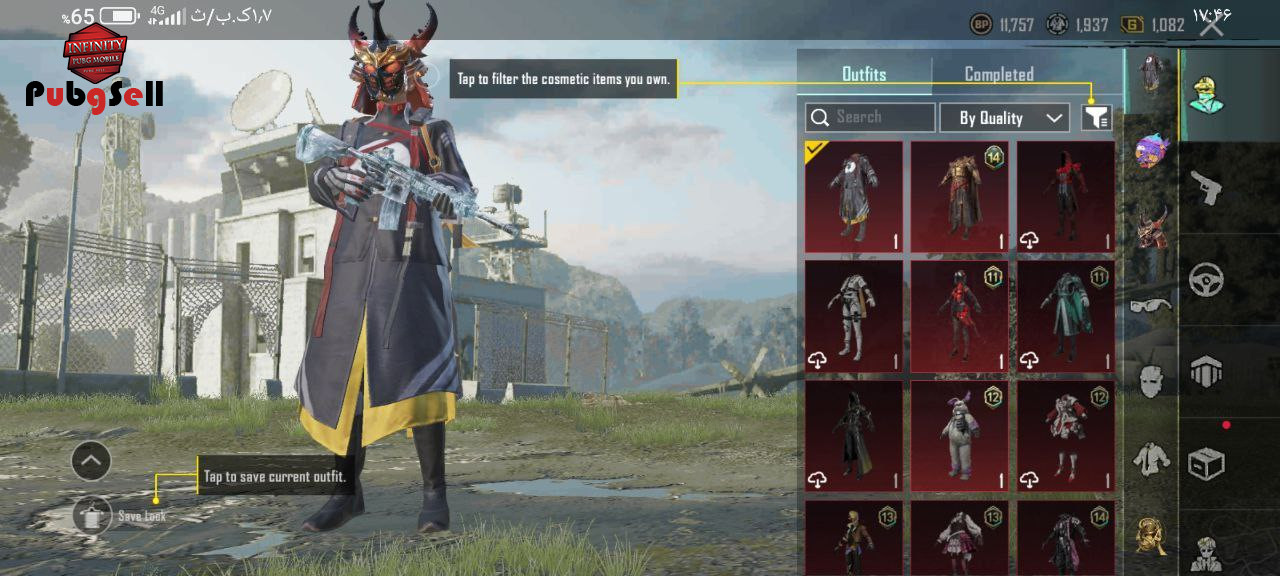
Task: Toggle the owned items filter funnel
Action: 1096,118
